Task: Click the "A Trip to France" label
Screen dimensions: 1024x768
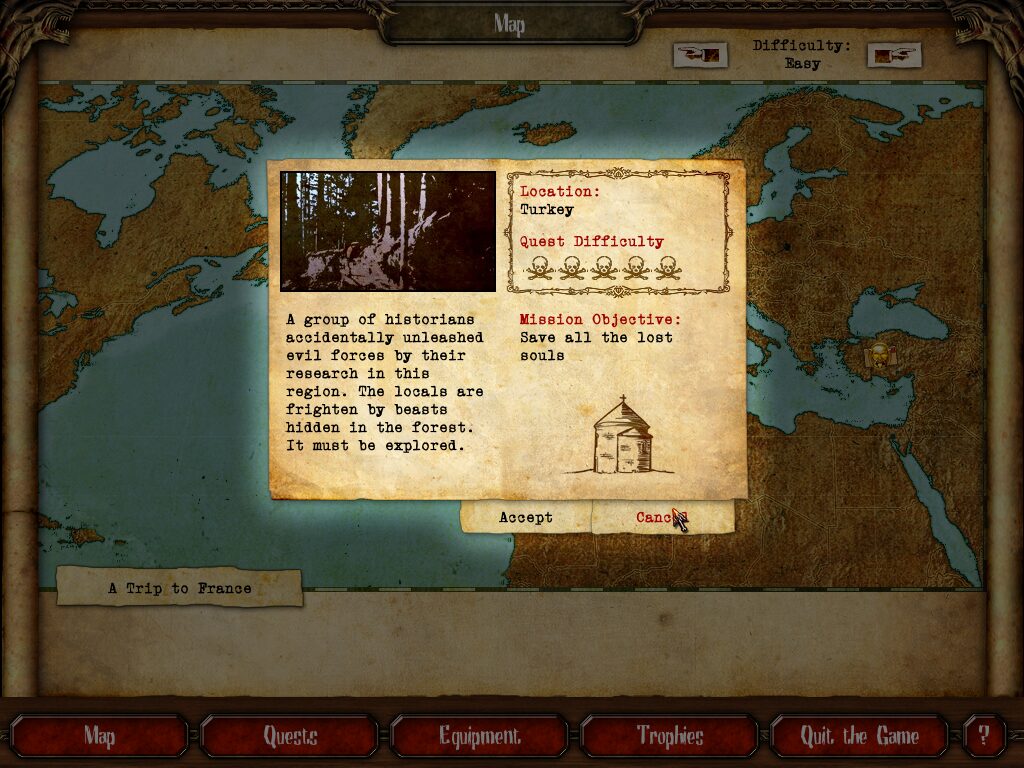Action: 180,588
